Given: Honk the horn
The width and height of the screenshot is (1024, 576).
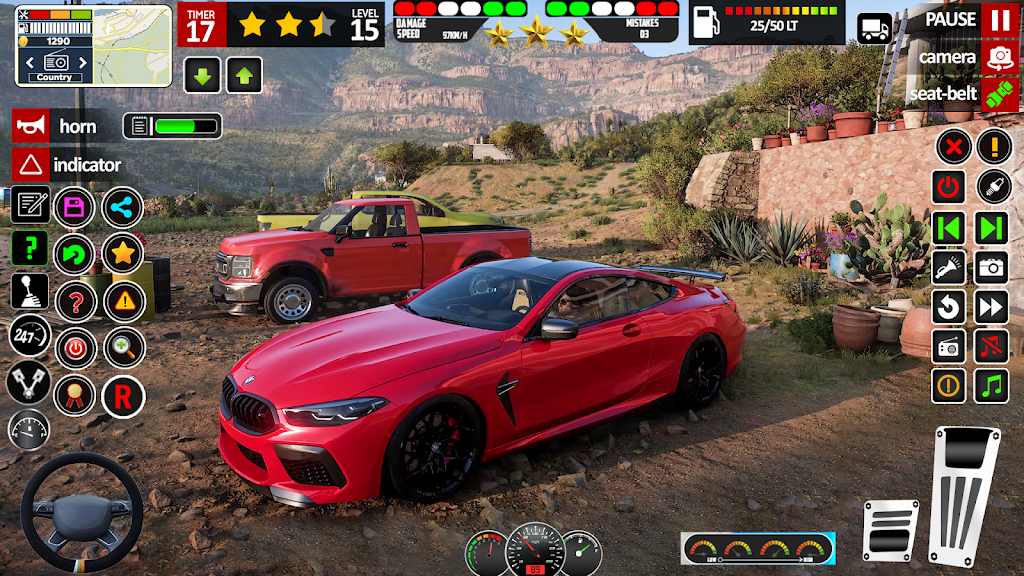Looking at the screenshot, I should (x=31, y=126).
